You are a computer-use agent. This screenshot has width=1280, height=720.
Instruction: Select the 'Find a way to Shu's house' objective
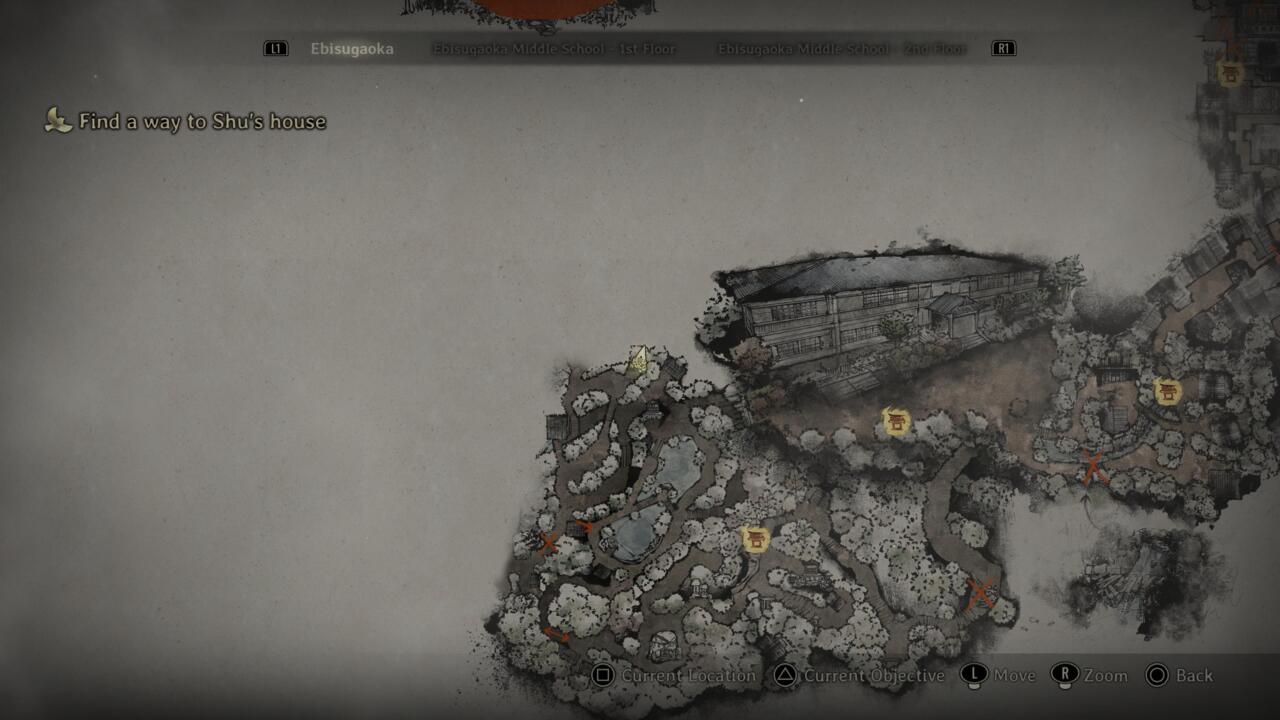pos(201,122)
